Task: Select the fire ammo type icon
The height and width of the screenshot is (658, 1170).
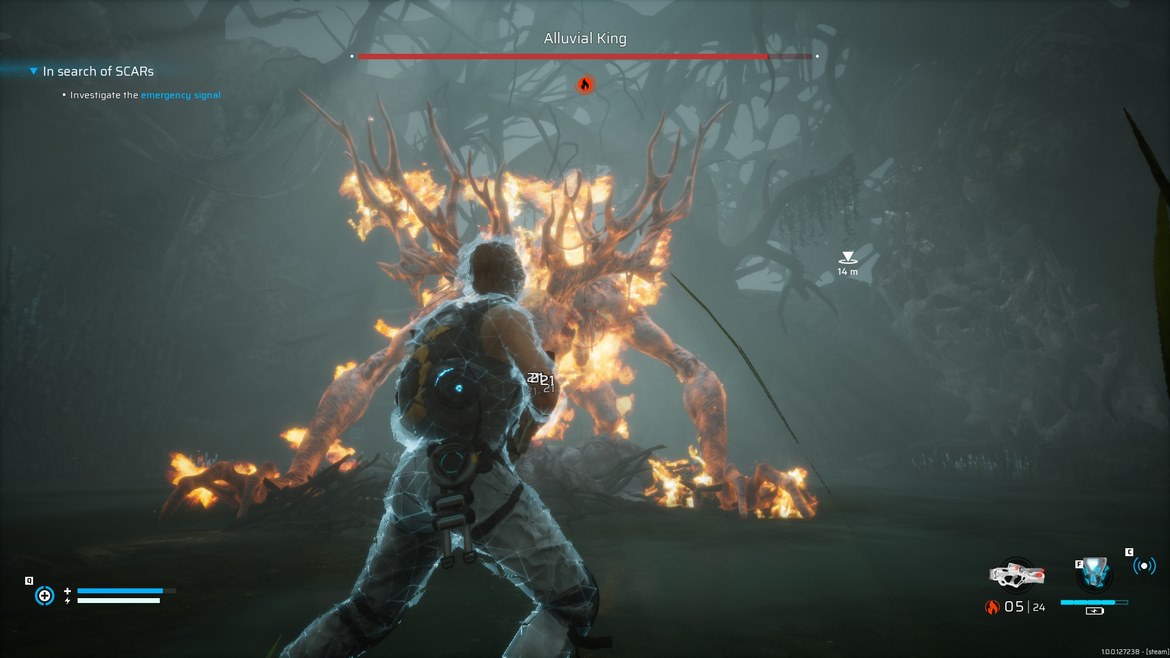Action: [x=992, y=607]
